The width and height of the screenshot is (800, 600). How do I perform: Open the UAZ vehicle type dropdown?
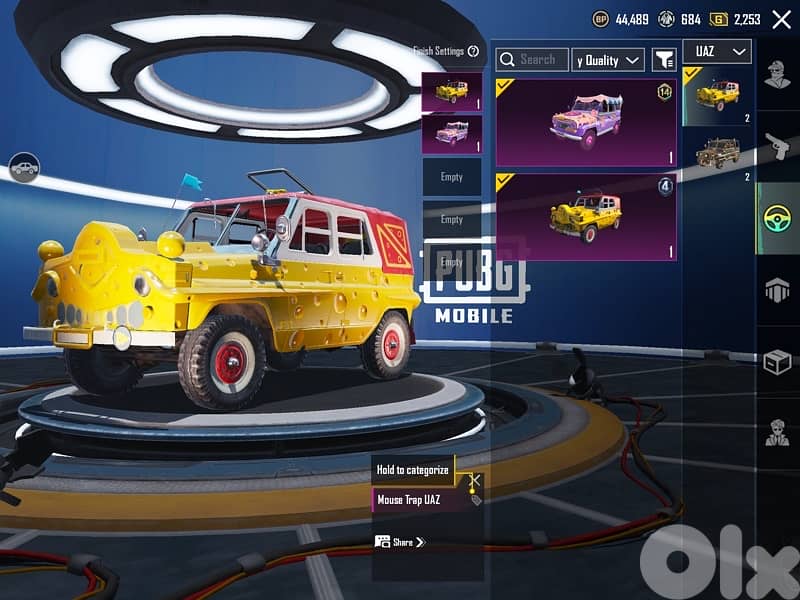[x=716, y=51]
